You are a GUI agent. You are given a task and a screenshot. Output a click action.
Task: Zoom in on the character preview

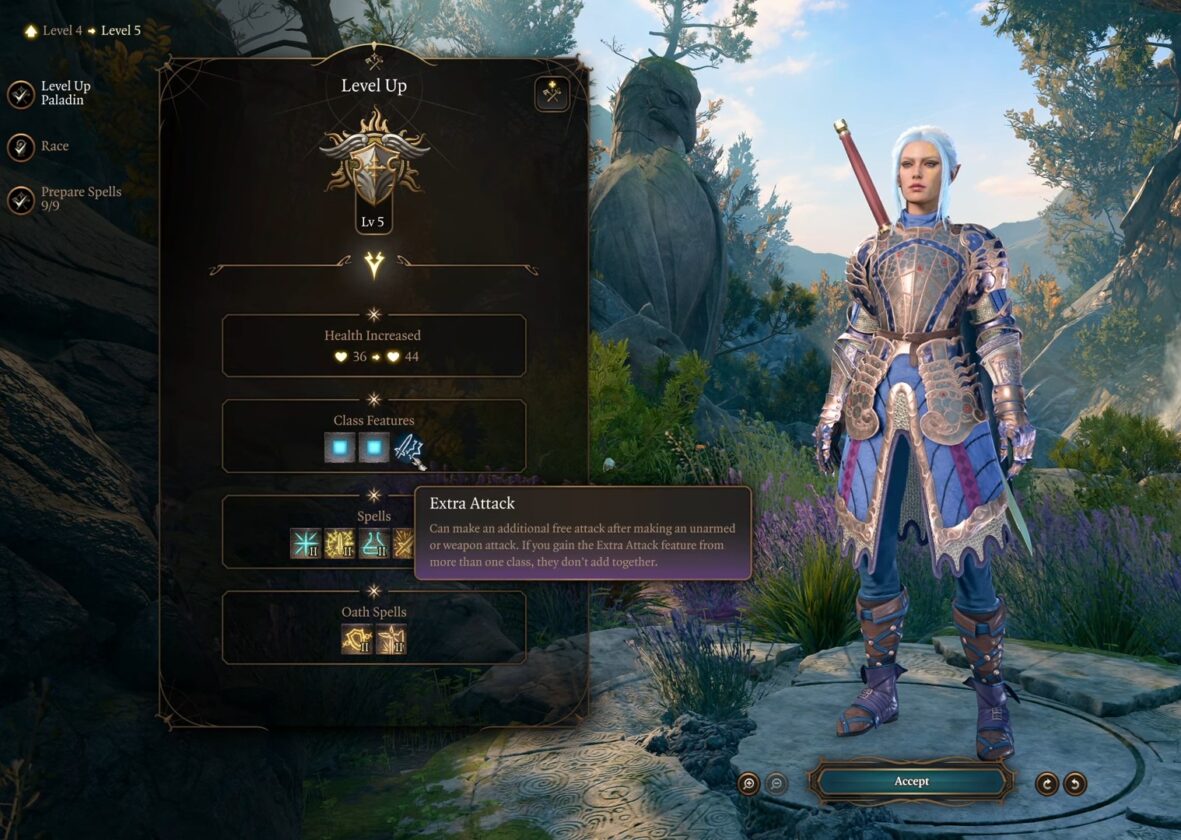coord(748,783)
